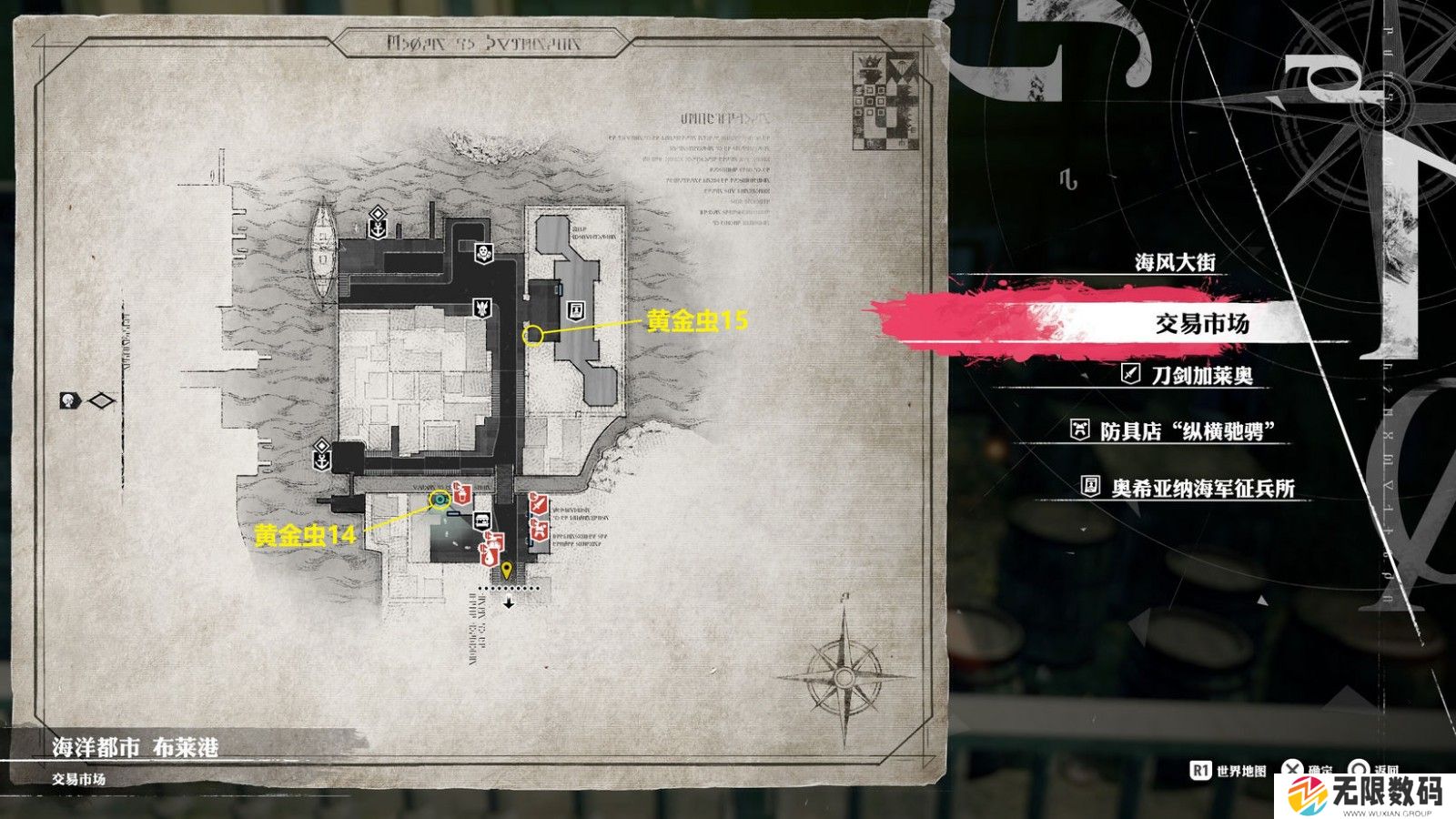Click the treasure chest marker on the map
This screenshot has width=1456, height=819.
click(481, 521)
